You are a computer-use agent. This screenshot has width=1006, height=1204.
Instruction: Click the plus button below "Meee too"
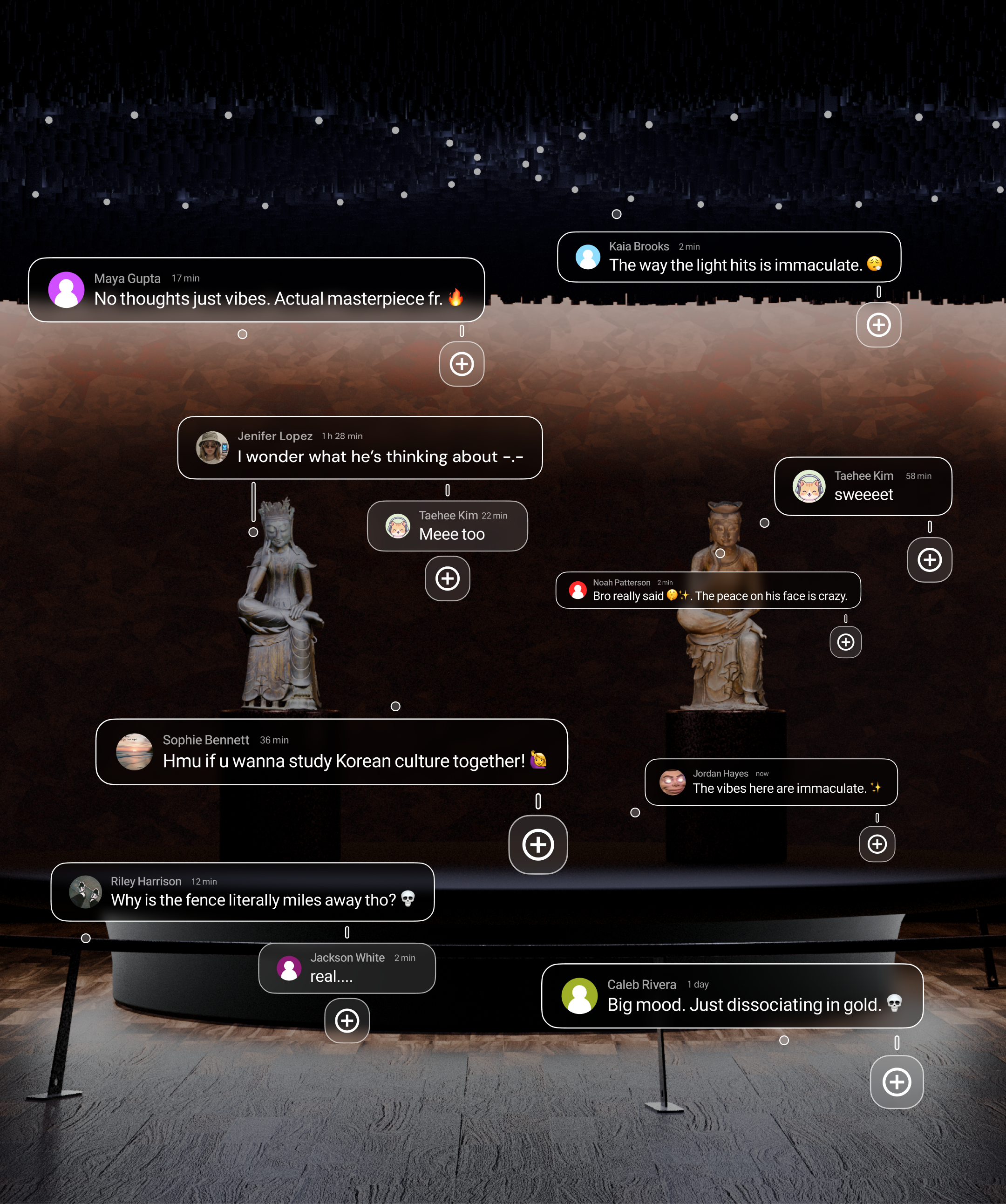point(447,578)
